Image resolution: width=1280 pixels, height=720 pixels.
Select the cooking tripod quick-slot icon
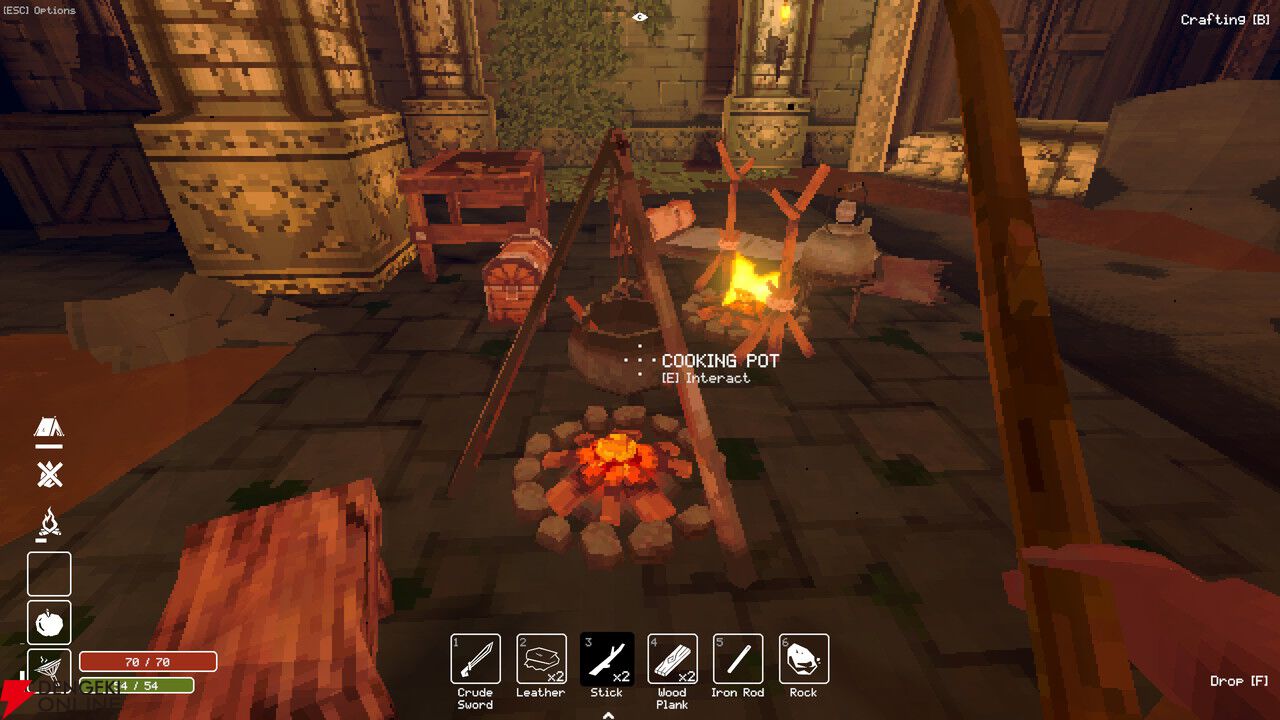48,670
